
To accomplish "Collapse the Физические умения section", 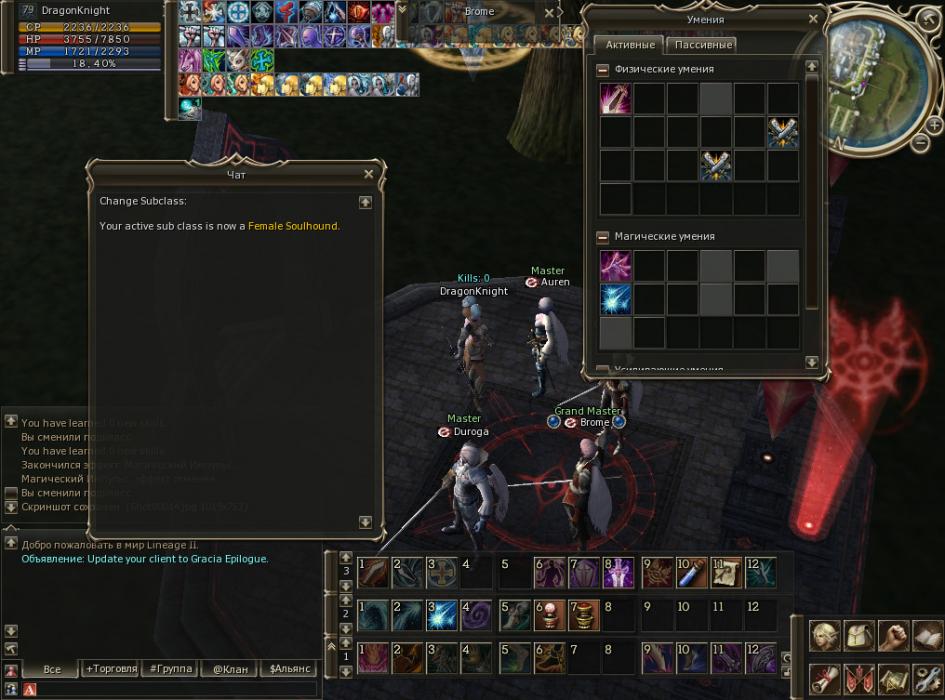I will point(603,70).
